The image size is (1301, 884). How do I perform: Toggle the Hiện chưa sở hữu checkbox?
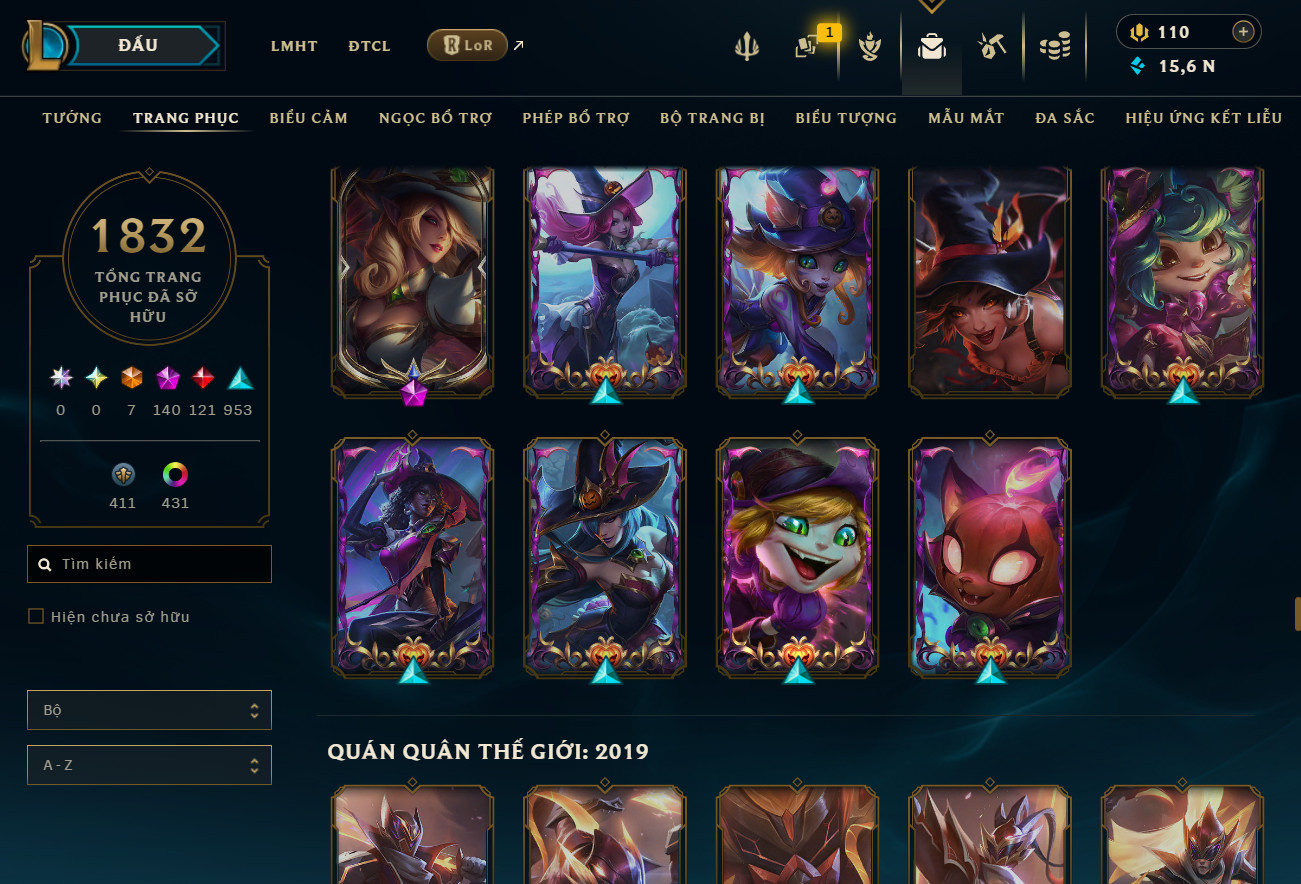[x=36, y=617]
